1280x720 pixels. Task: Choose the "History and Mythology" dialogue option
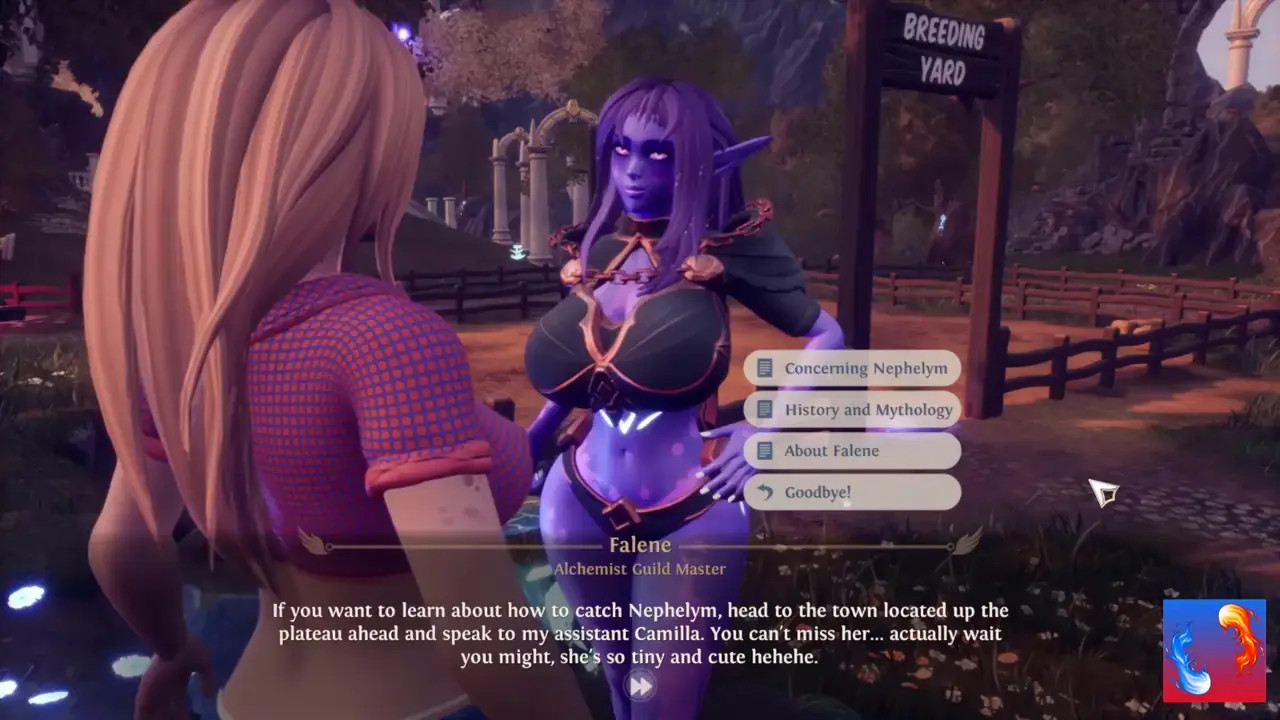coord(854,409)
